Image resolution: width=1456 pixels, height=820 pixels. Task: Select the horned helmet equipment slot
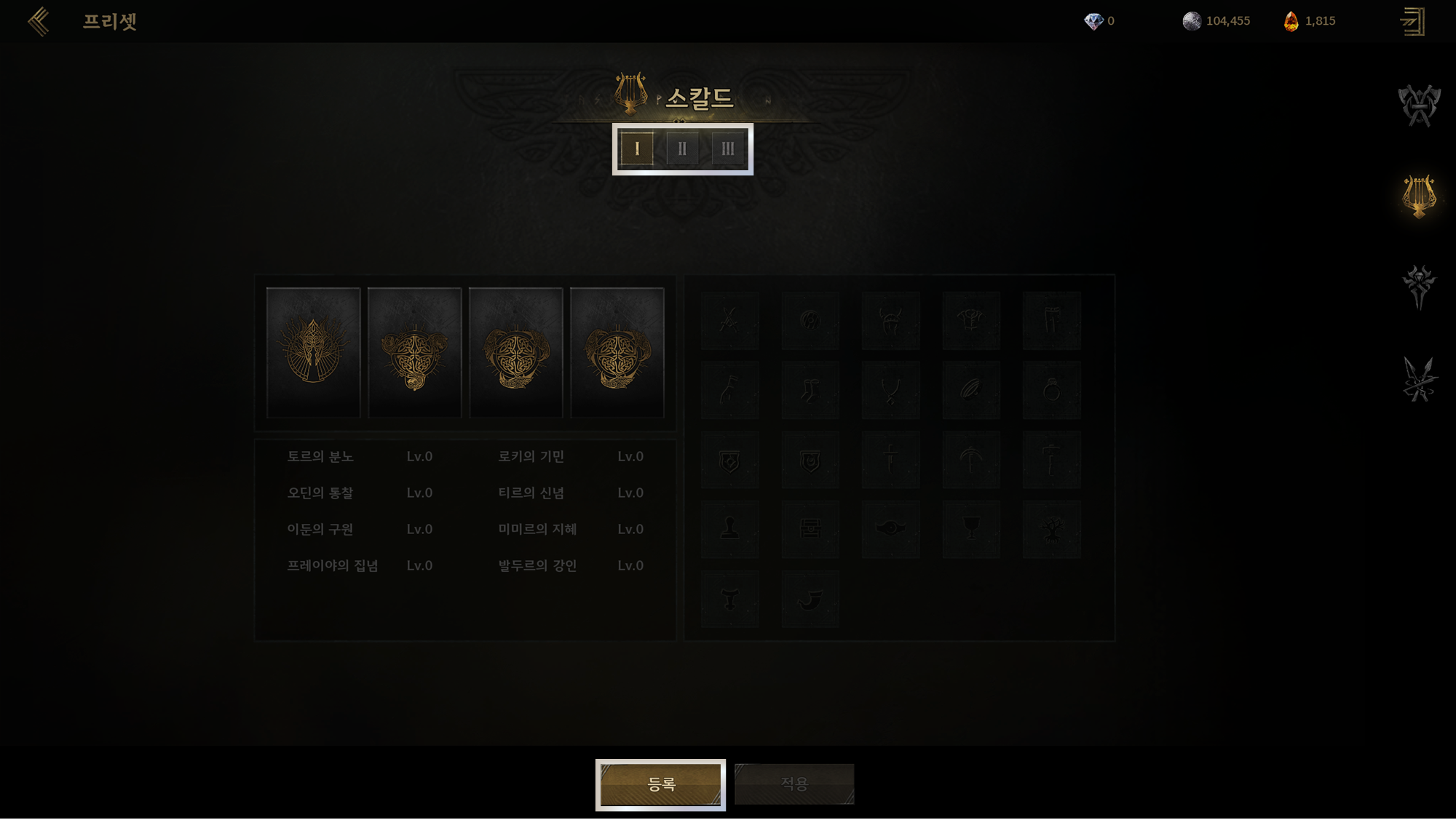(x=890, y=320)
